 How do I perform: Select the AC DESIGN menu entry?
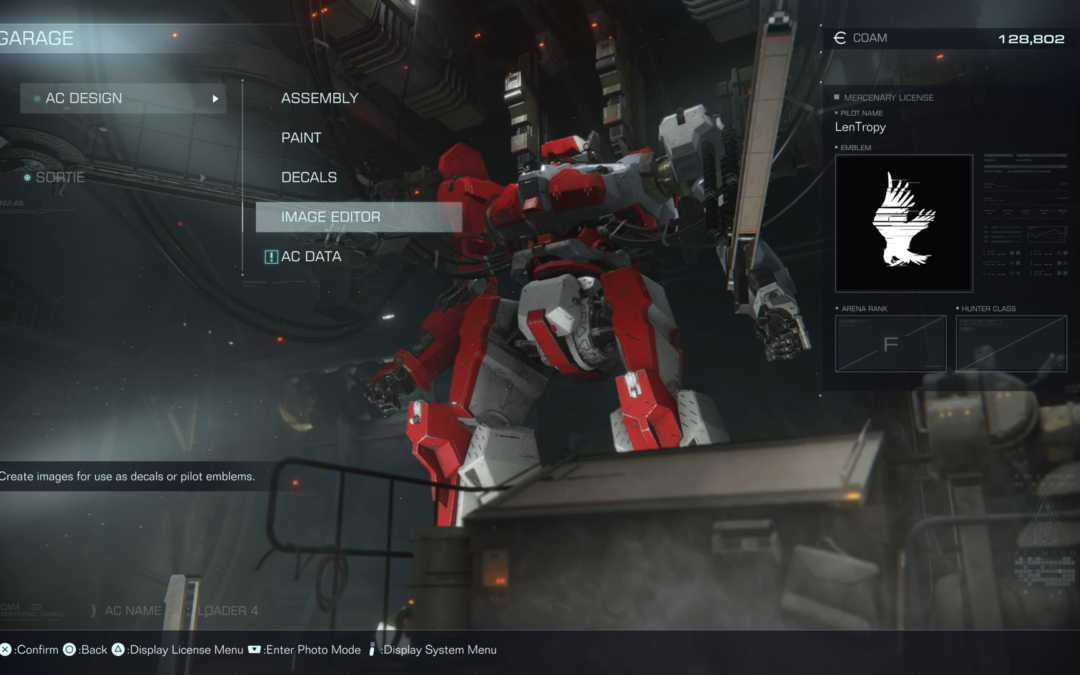tap(122, 98)
